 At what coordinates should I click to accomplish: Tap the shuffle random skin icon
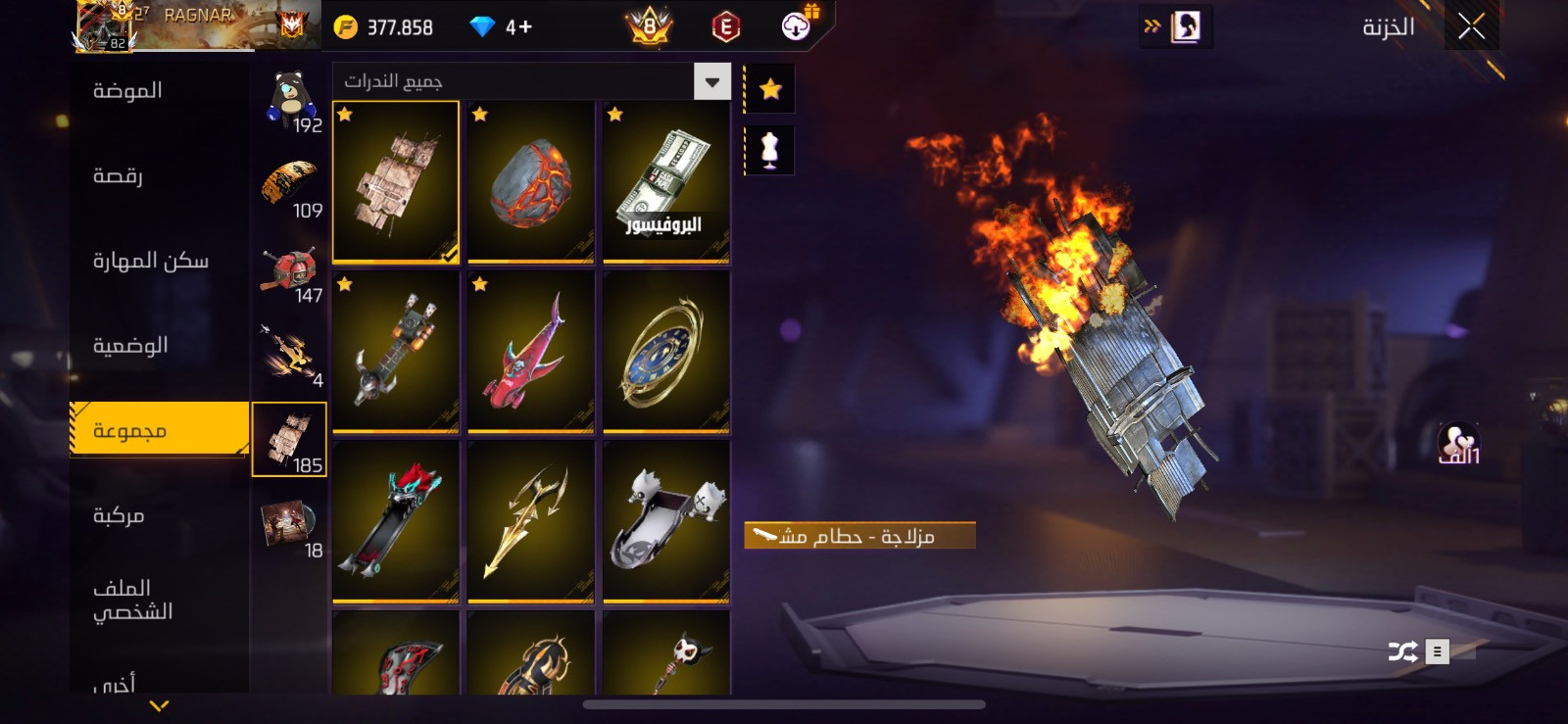(1402, 652)
